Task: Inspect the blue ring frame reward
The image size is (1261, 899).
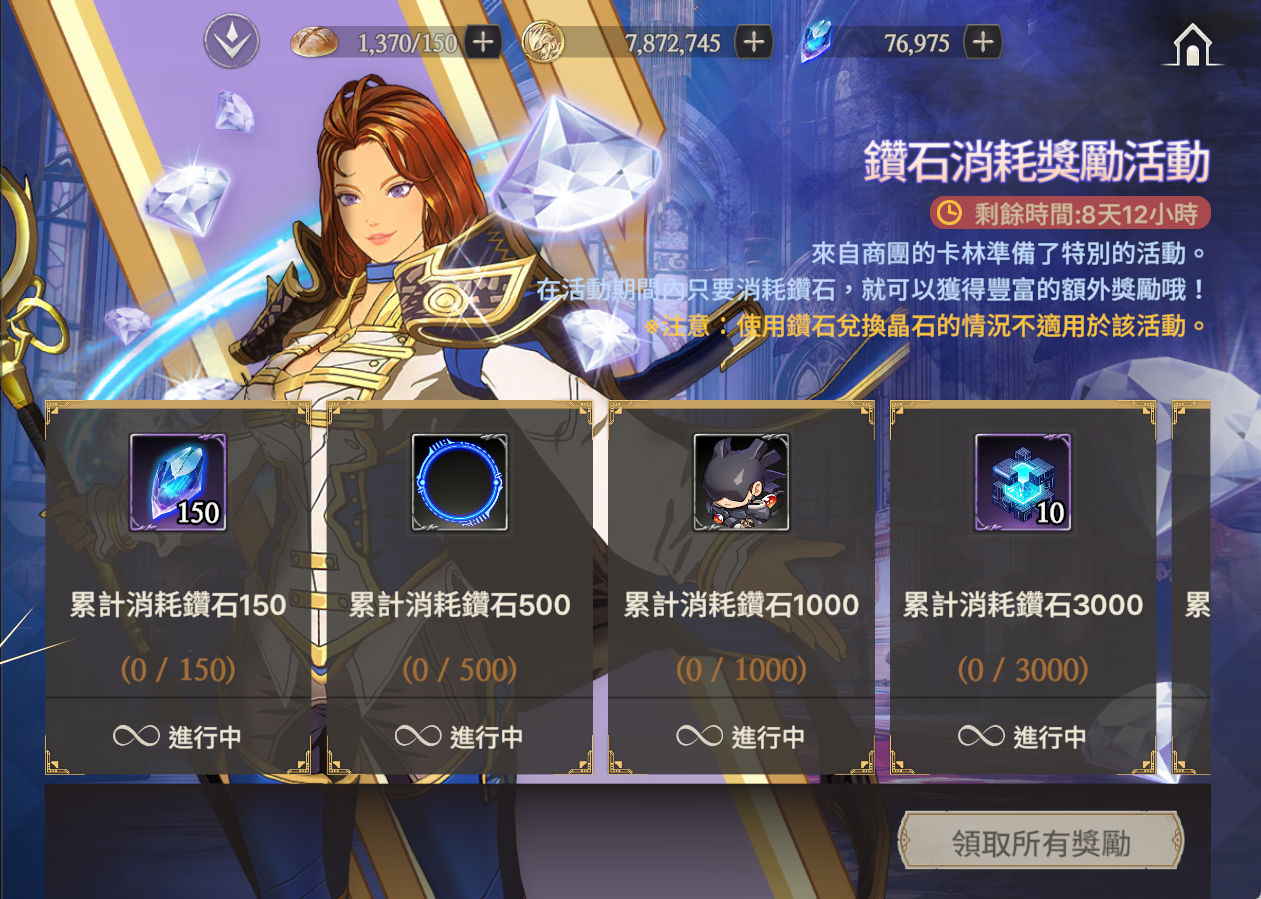Action: pyautogui.click(x=460, y=482)
